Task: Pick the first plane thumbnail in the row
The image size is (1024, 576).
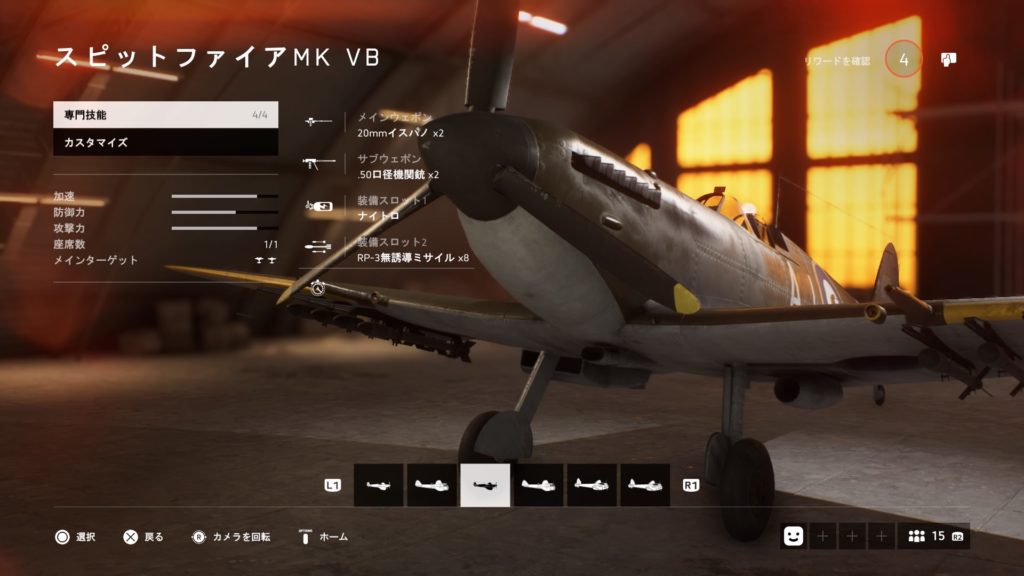Action: click(x=379, y=485)
